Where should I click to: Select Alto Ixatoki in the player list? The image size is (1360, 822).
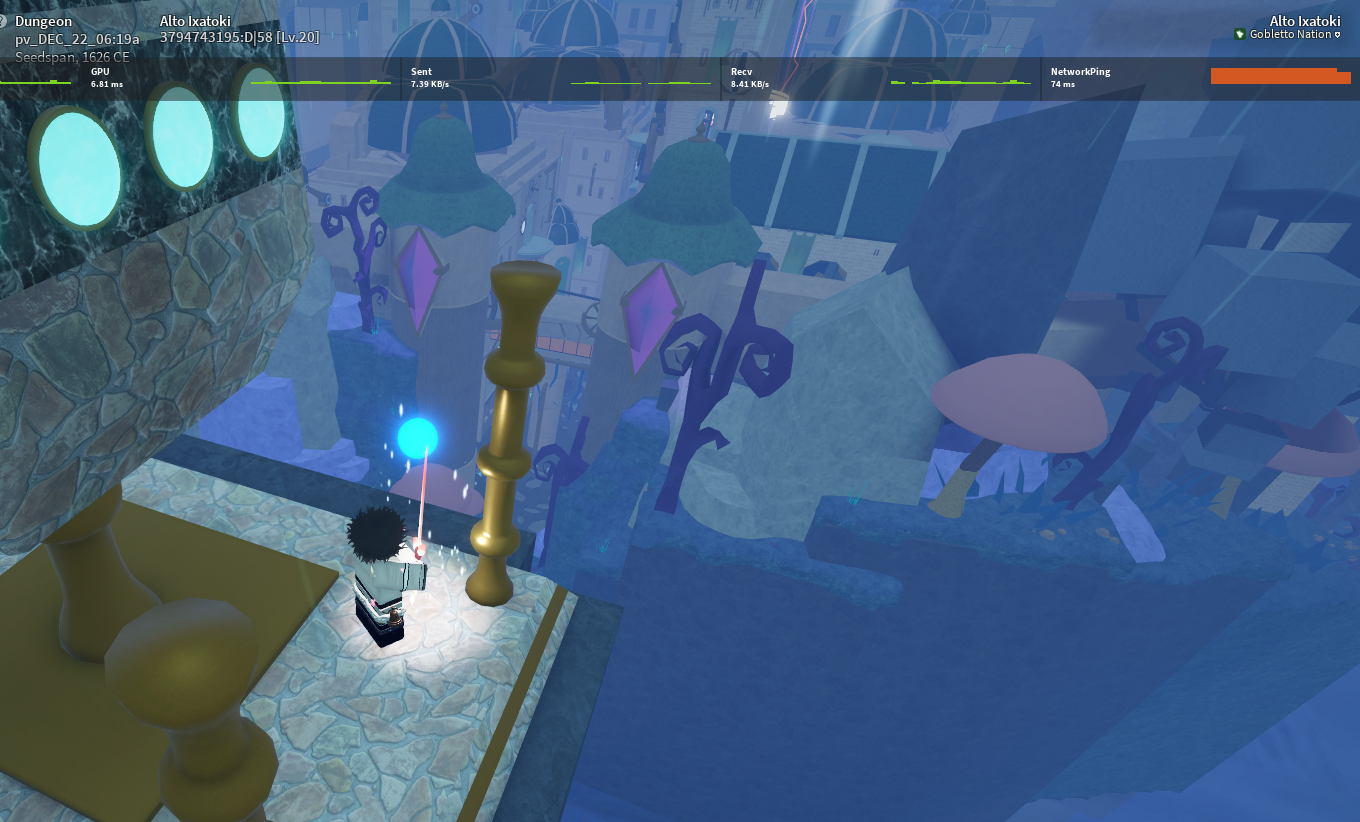click(x=1304, y=20)
